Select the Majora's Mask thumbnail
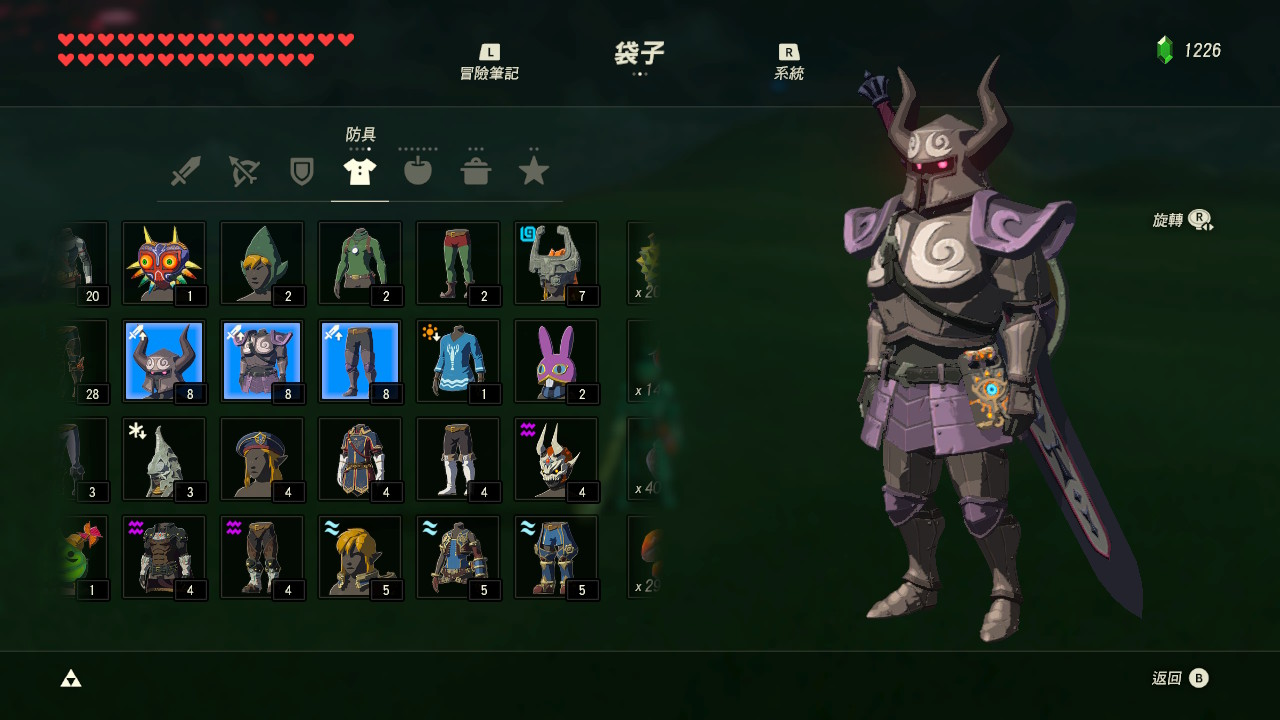This screenshot has height=720, width=1280. (x=163, y=260)
